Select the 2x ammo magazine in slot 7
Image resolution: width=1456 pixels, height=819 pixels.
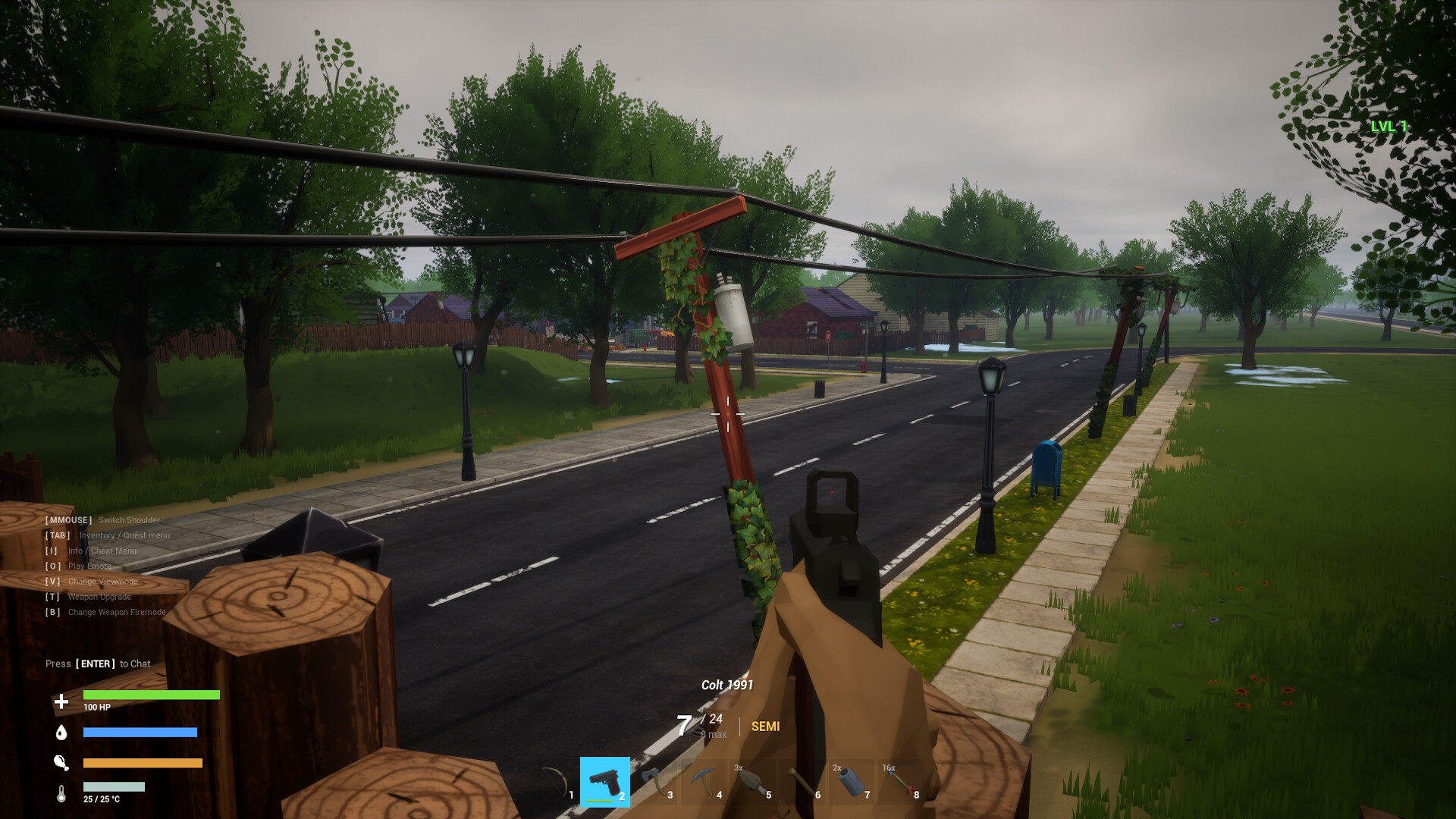(850, 781)
